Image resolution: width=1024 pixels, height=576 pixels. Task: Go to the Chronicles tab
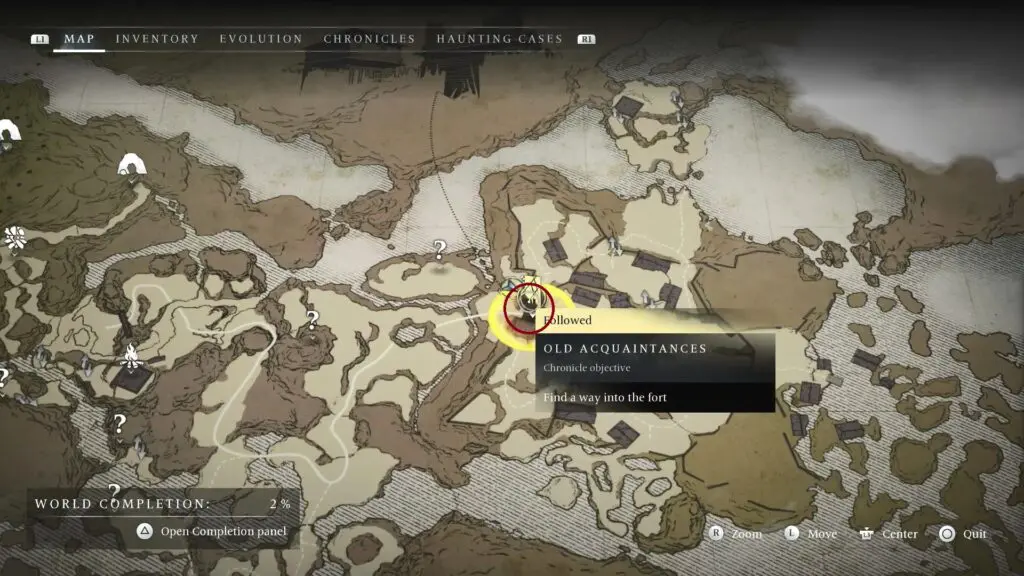click(369, 39)
